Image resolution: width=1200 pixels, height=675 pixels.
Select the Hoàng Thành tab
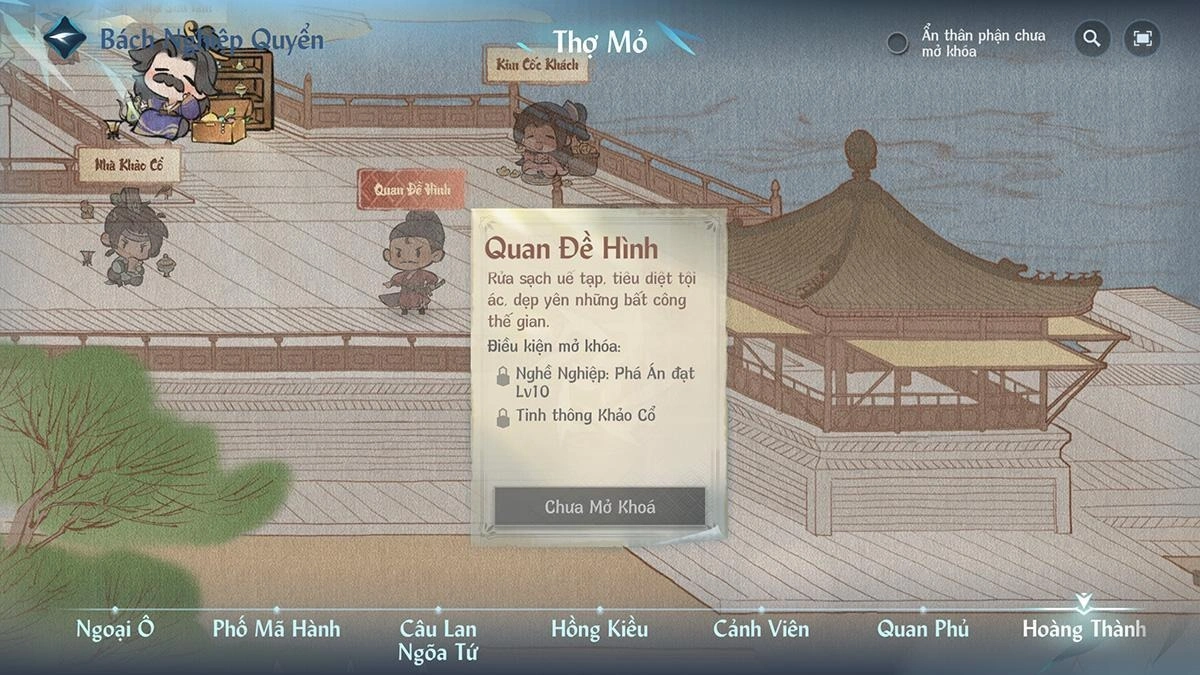point(1084,629)
